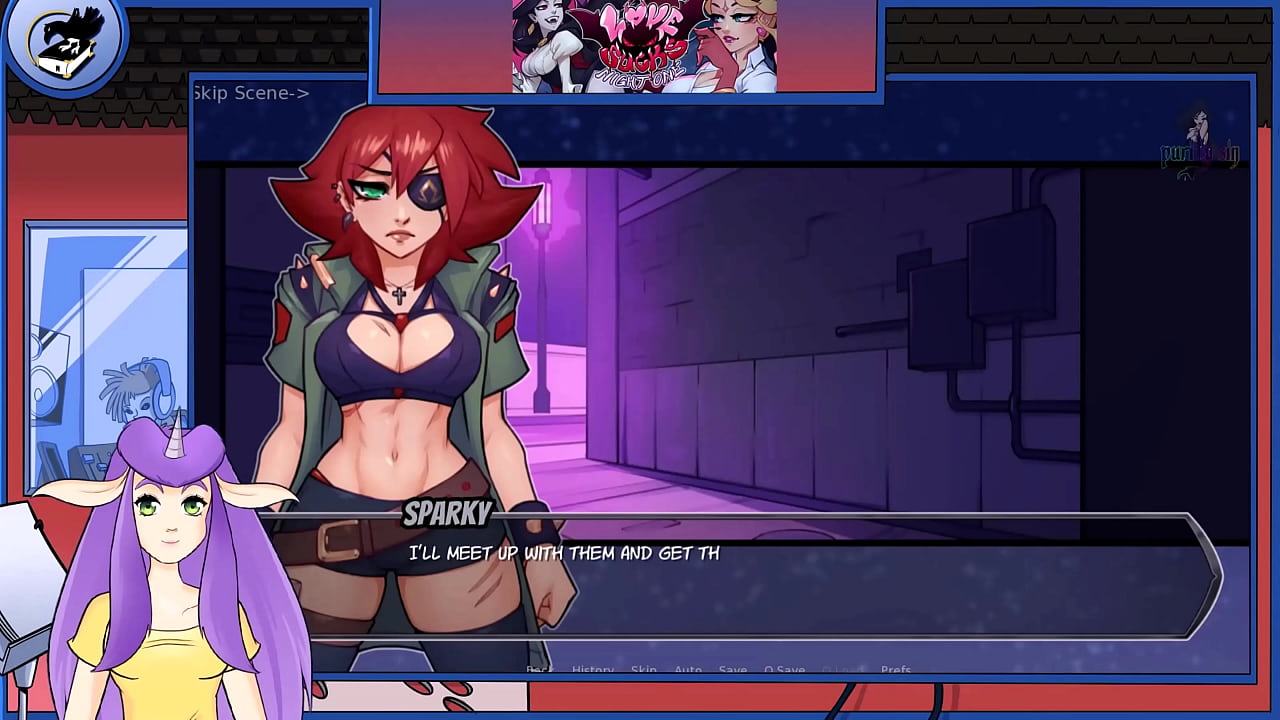Click Back to rewind dialogue
The width and height of the screenshot is (1280, 720).
538,670
